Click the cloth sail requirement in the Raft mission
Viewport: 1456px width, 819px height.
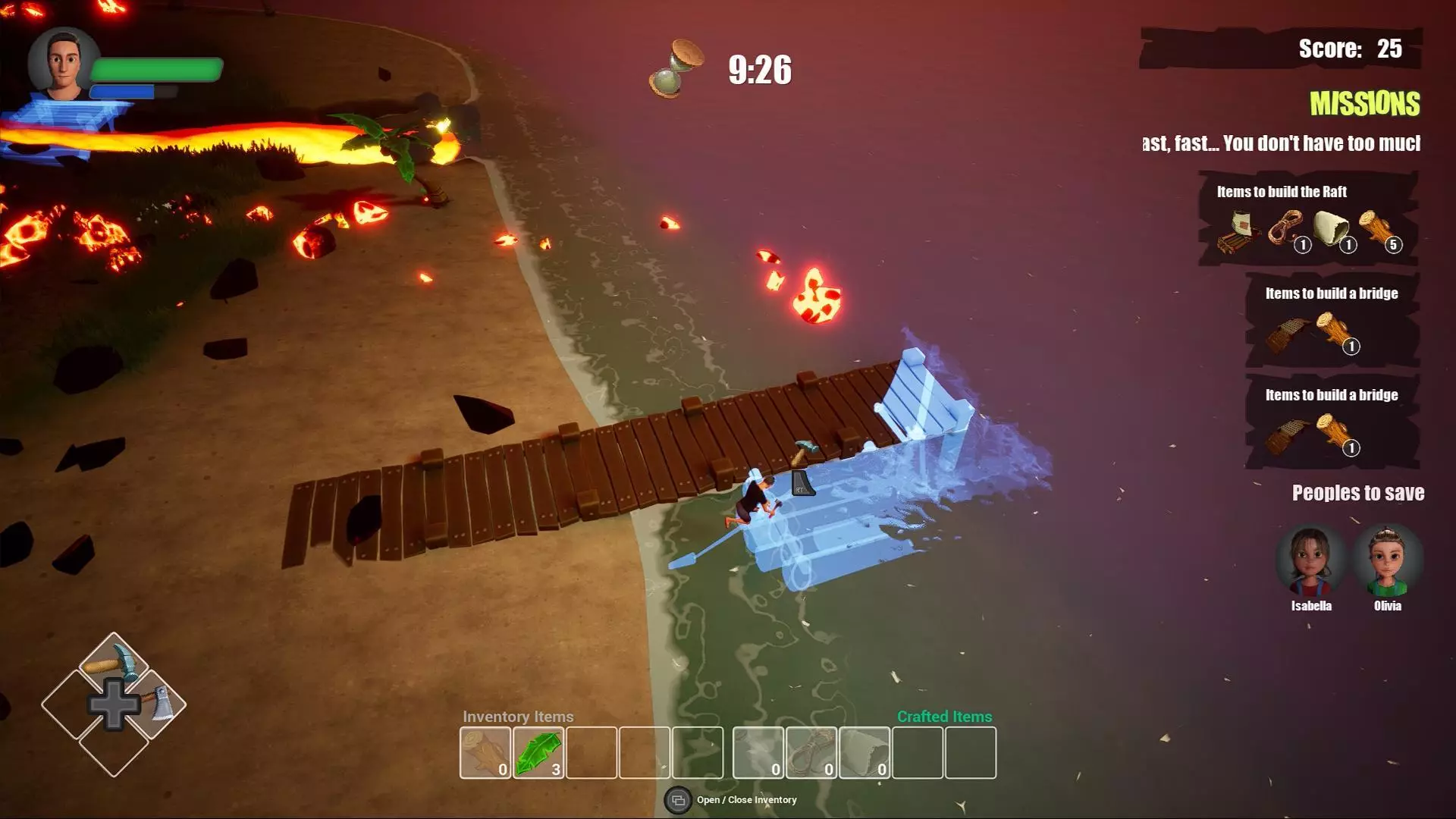tap(1332, 229)
